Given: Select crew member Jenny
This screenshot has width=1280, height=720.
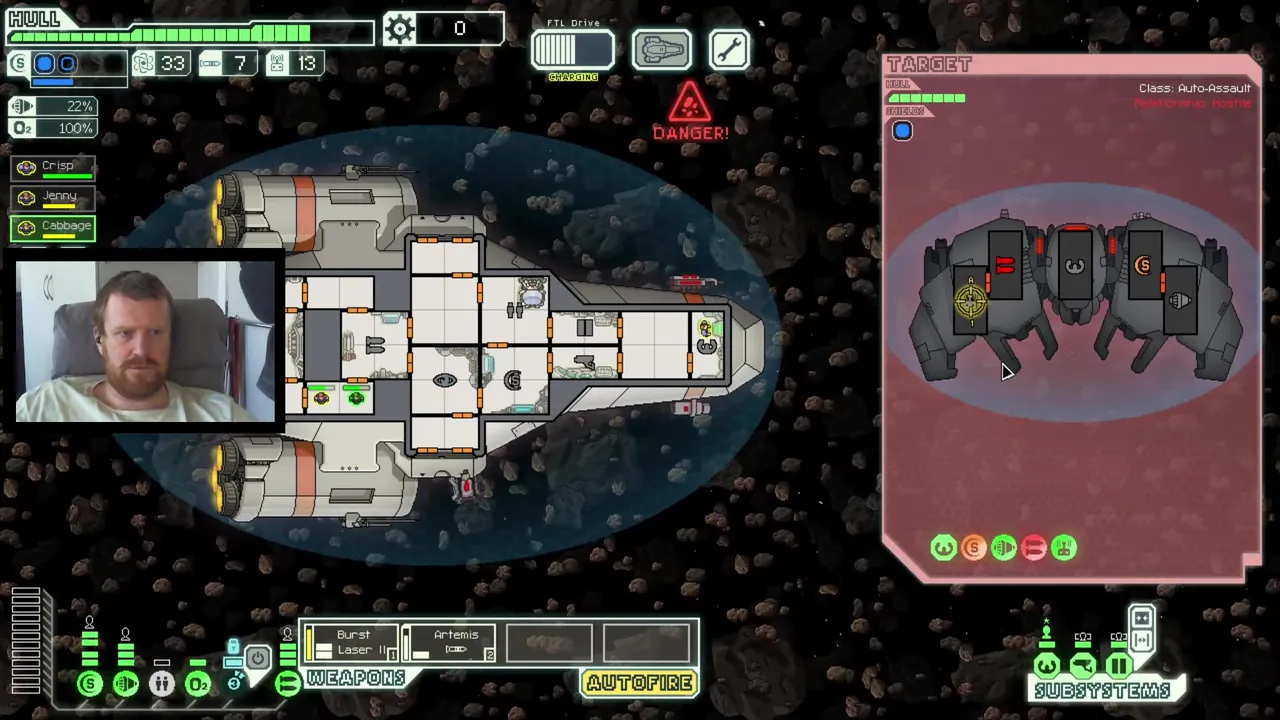Looking at the screenshot, I should 54,197.
